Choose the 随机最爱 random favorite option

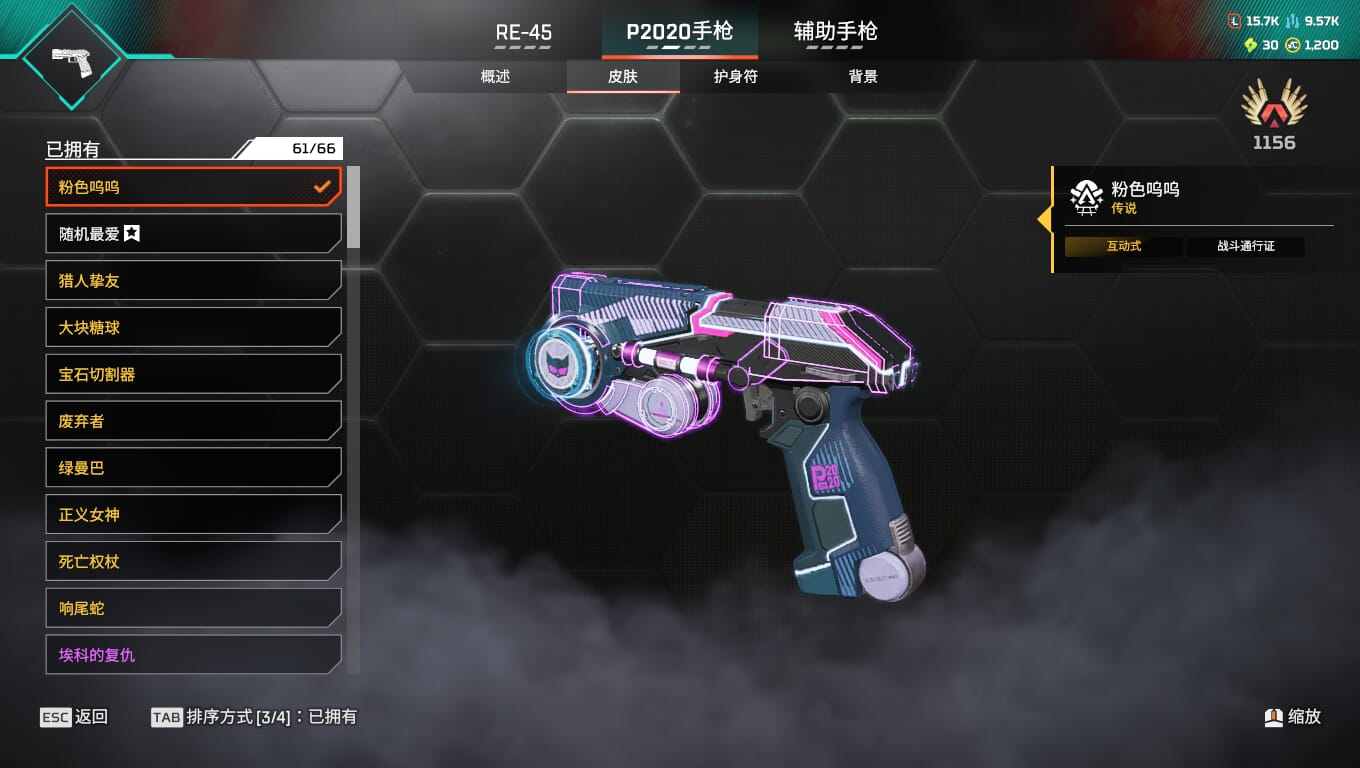coord(193,234)
